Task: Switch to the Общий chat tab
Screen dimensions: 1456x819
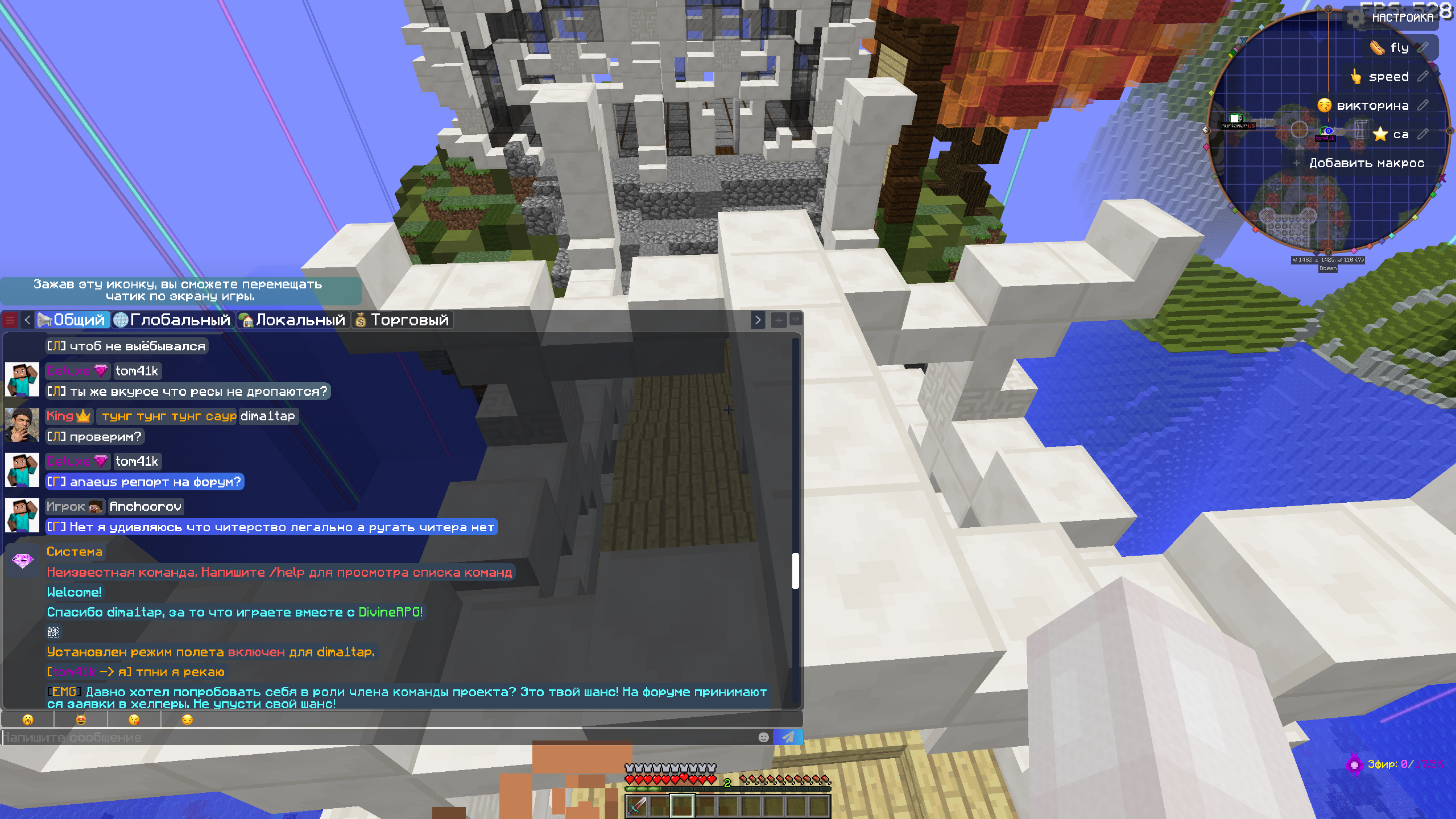Action: click(72, 320)
